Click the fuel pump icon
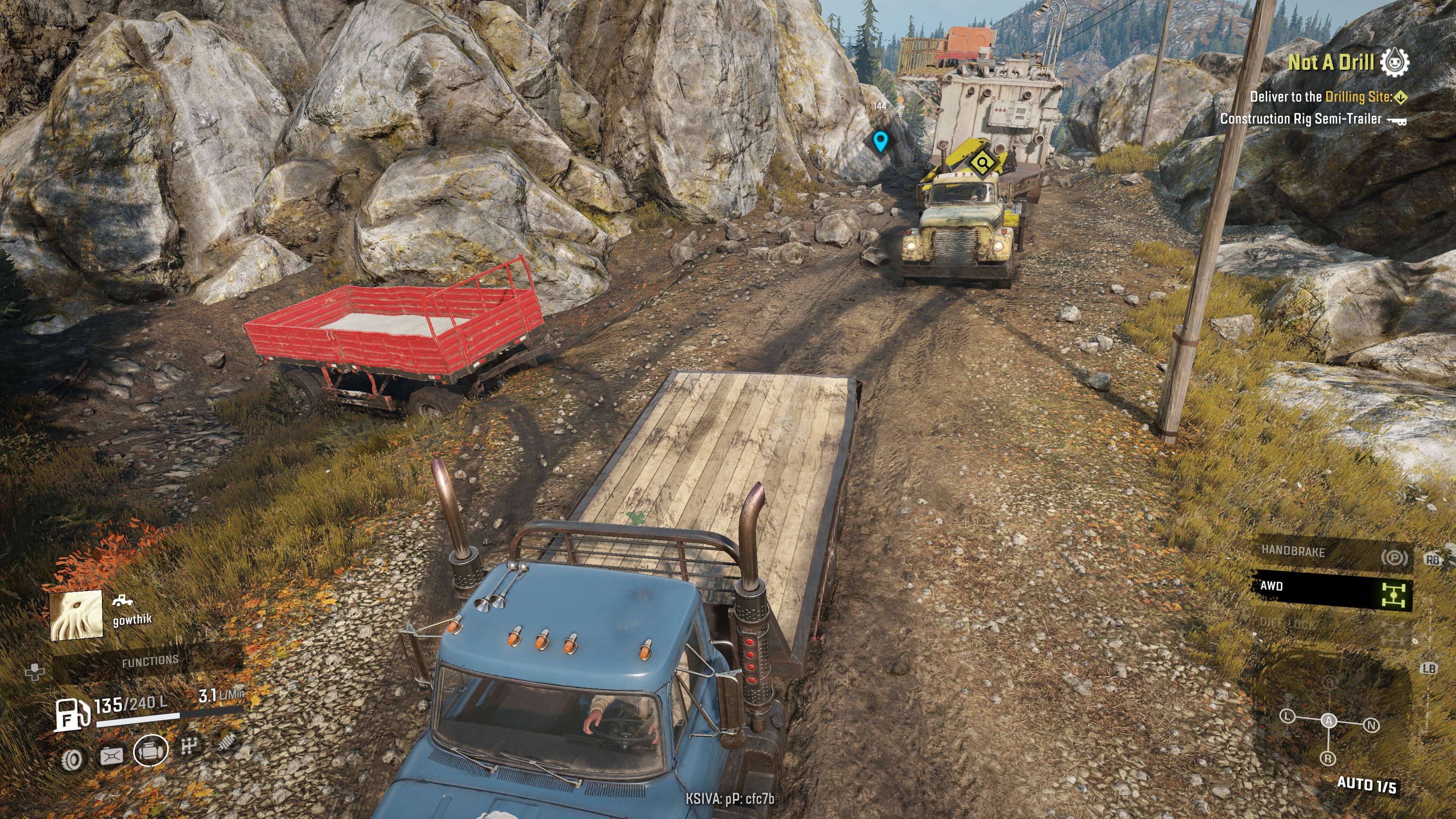 72,714
